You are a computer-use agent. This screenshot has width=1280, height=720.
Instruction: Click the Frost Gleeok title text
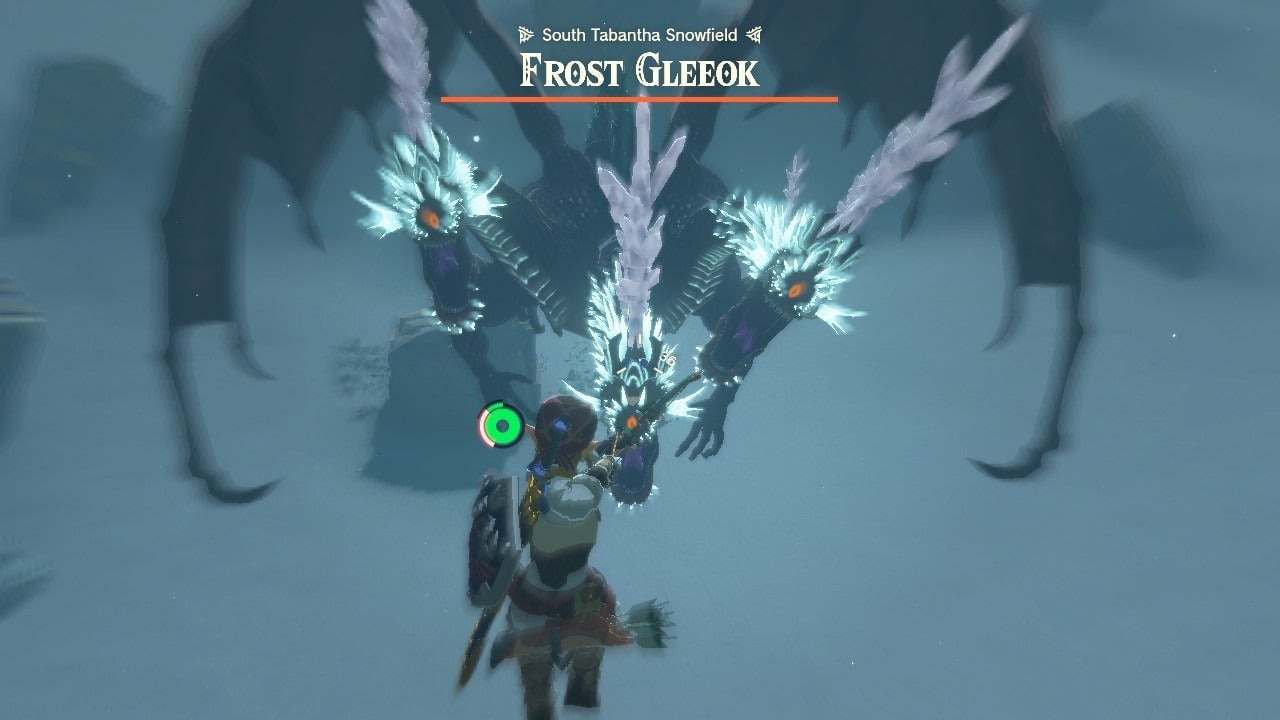638,70
